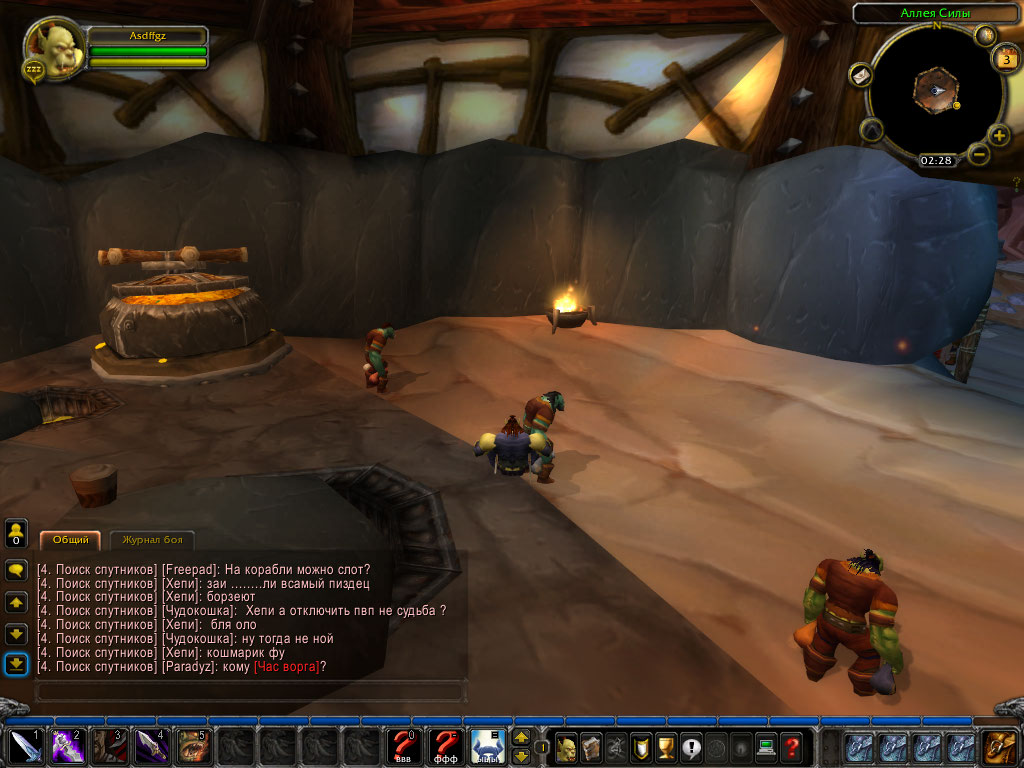1024x768 pixels.
Task: Open the character info micro button
Action: click(x=566, y=747)
